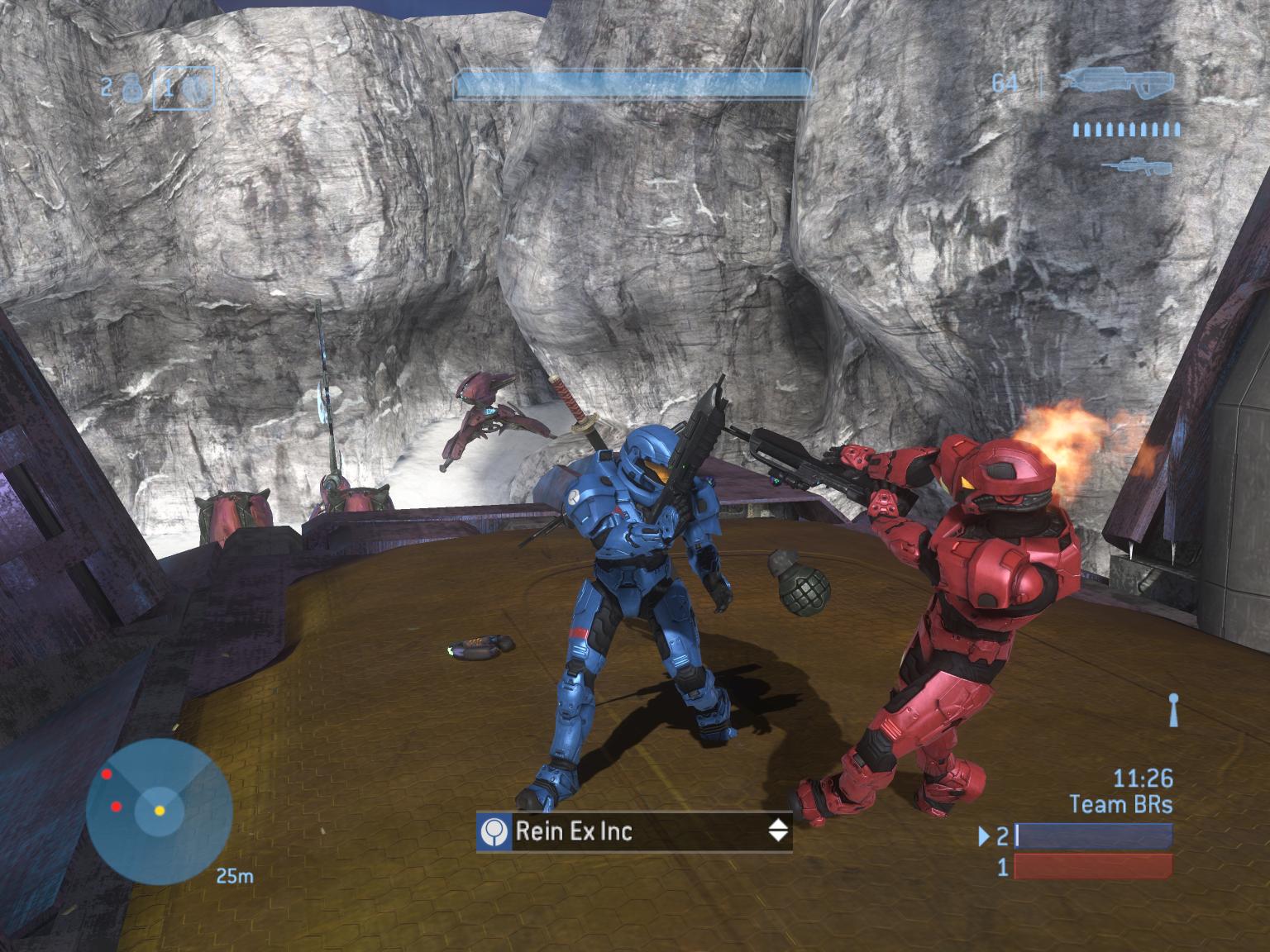This screenshot has height=952, width=1270.
Task: Click the player emblem next to Rein Ex Inc
Action: click(x=494, y=831)
